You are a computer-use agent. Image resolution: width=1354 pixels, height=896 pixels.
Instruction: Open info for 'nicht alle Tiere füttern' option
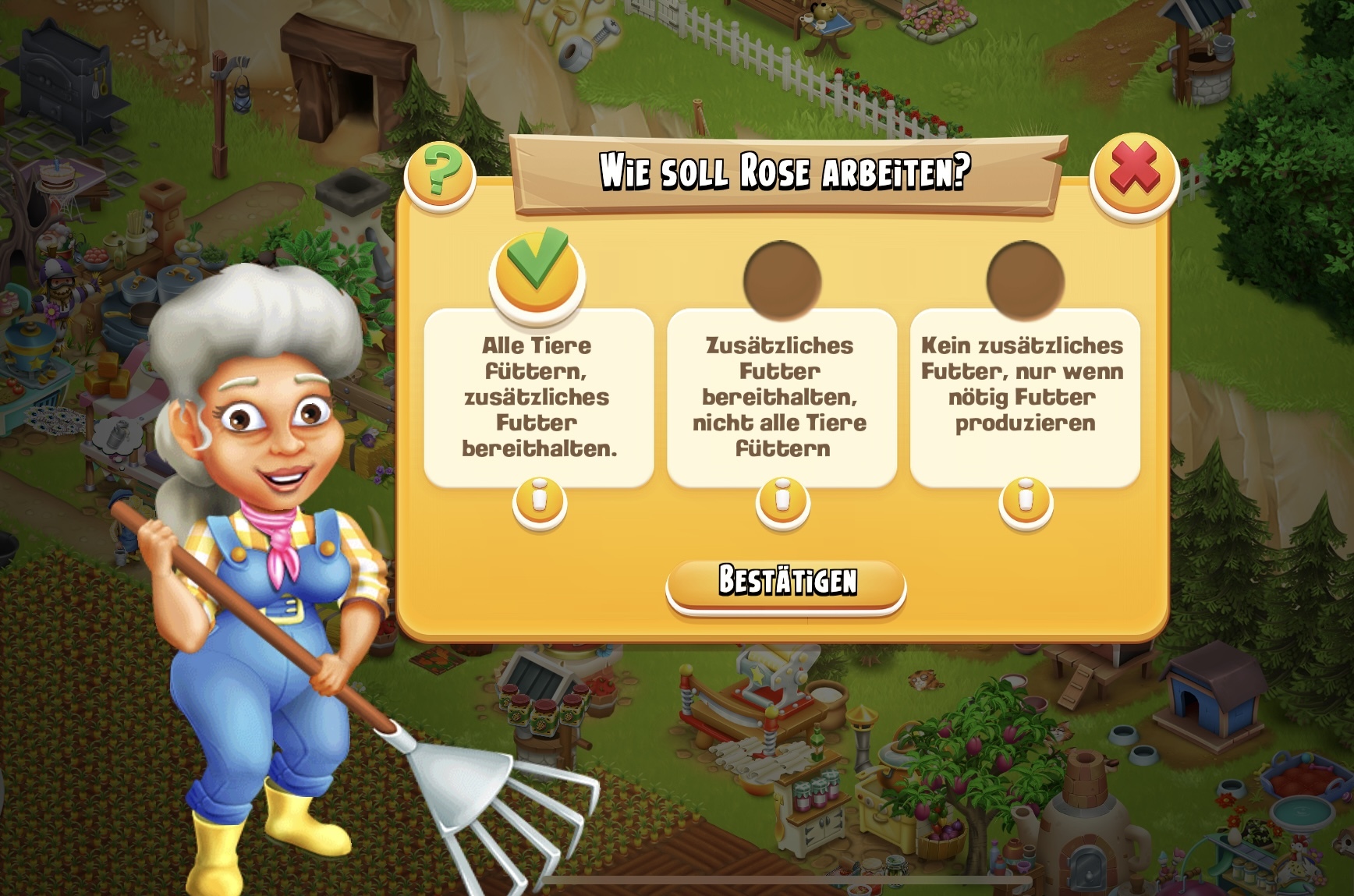click(782, 501)
